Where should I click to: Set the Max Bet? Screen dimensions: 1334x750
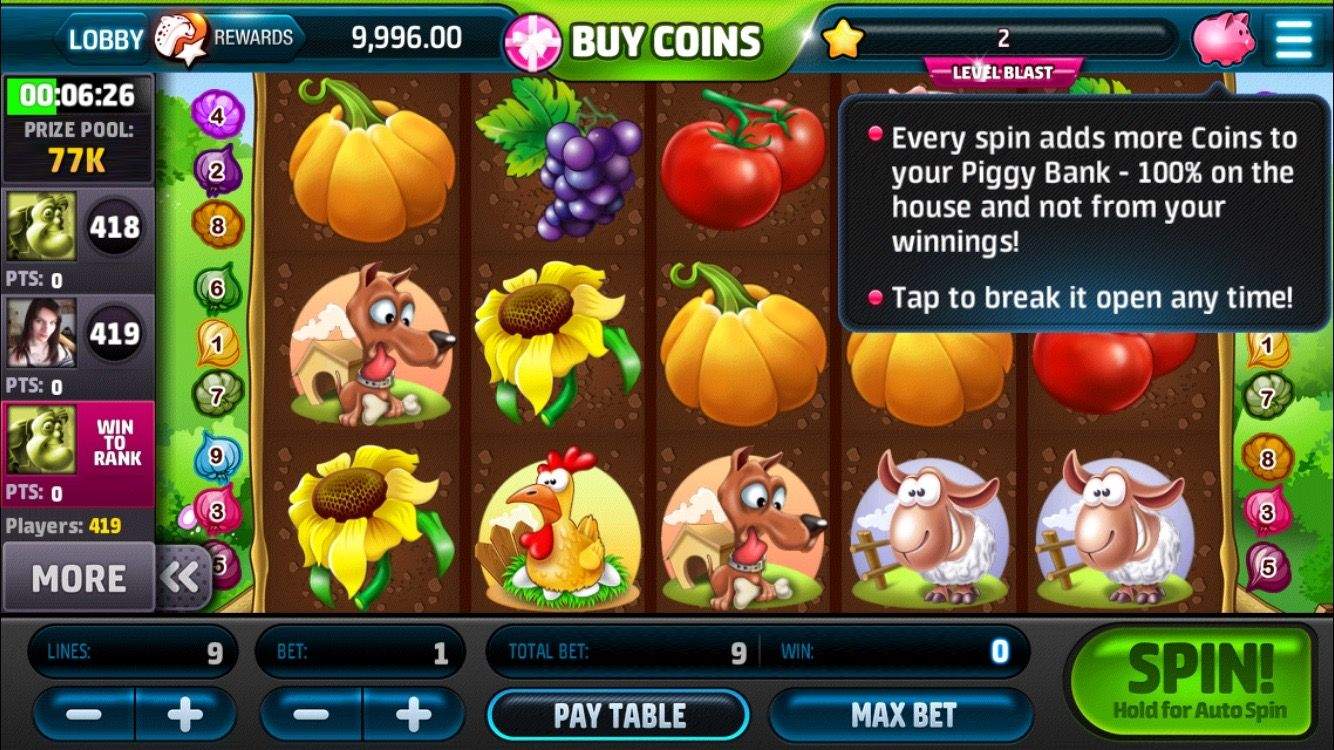pos(902,715)
